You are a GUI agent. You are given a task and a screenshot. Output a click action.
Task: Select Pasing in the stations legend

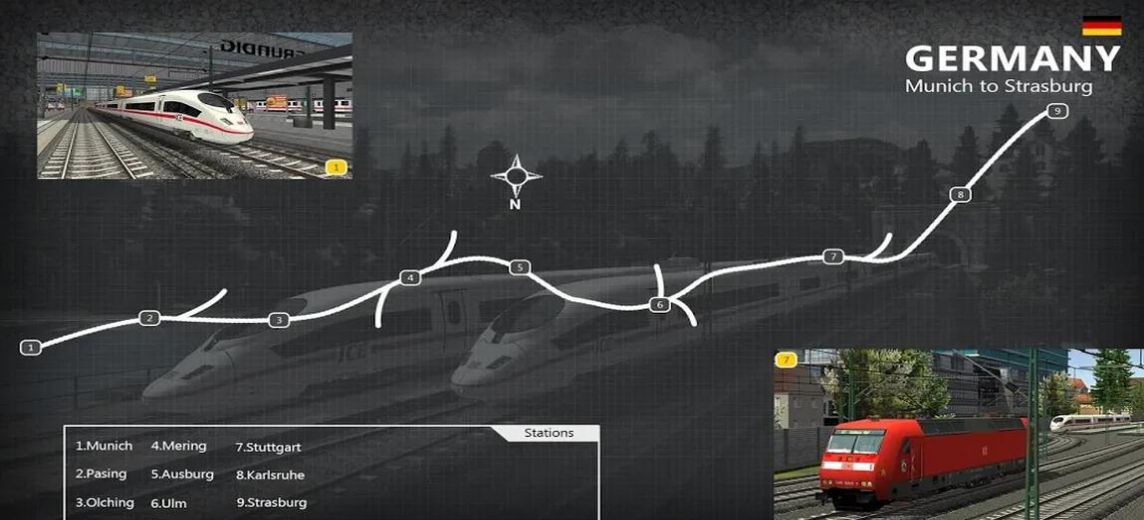(102, 474)
